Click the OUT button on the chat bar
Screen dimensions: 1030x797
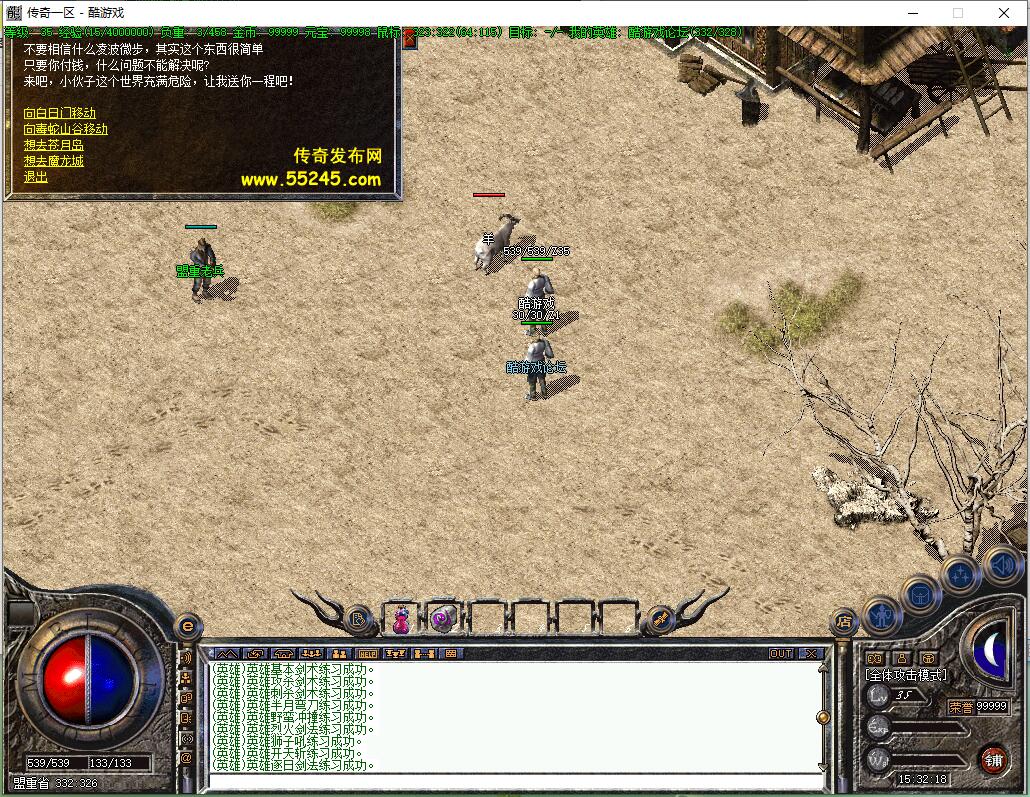point(781,654)
